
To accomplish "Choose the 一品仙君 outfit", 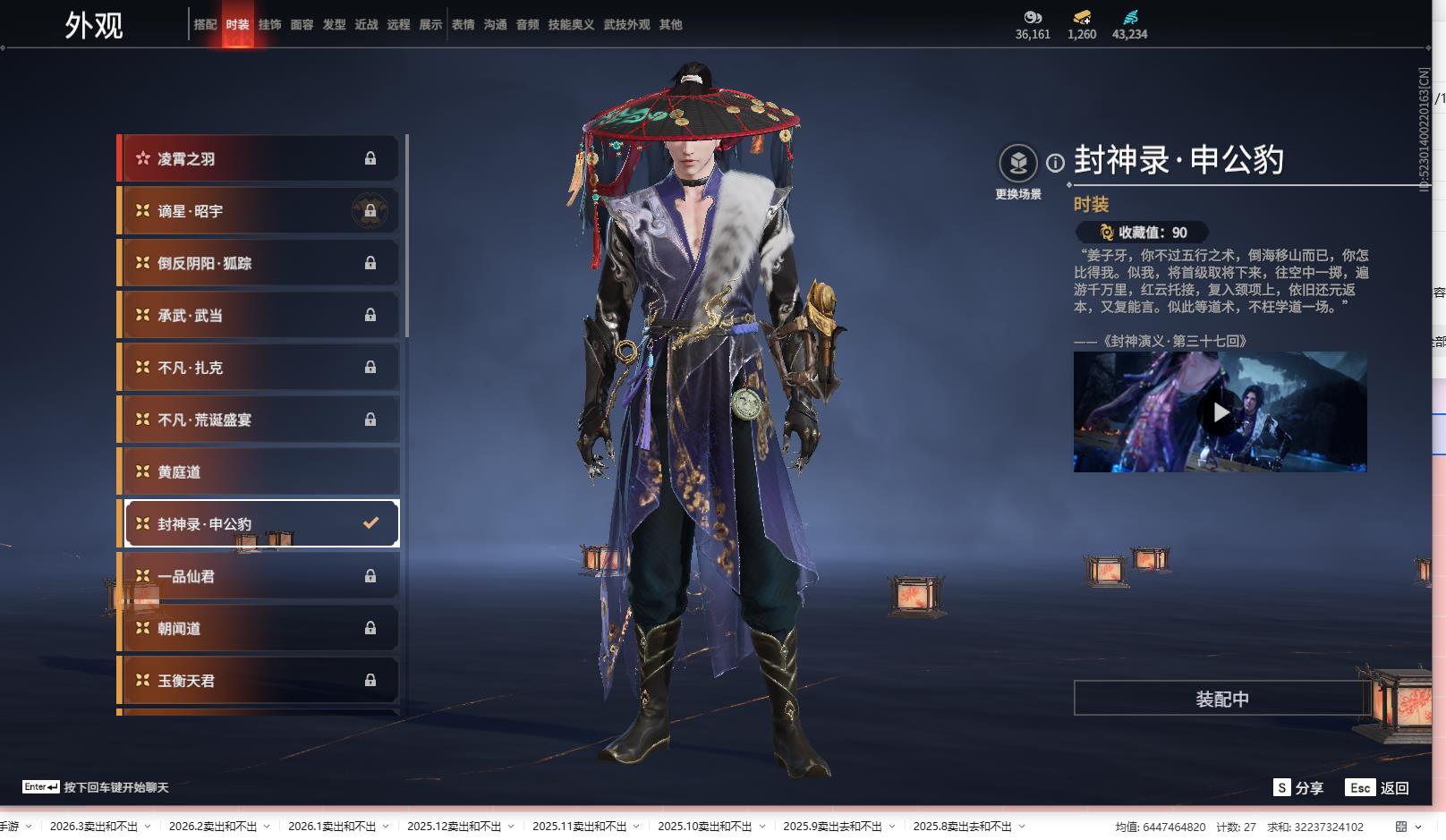I will click(259, 576).
